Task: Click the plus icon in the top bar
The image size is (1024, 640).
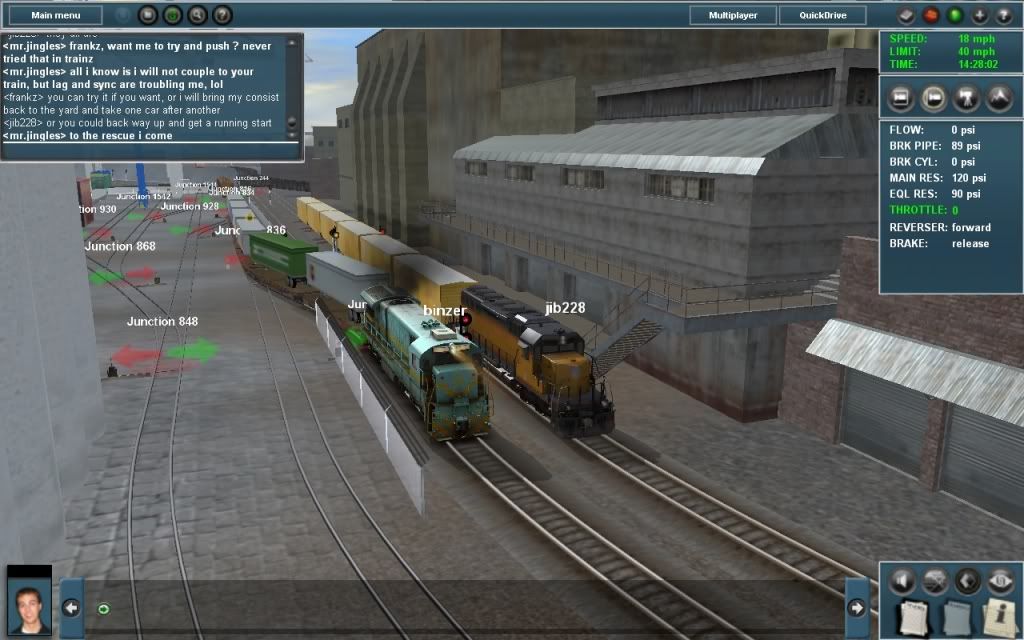Action: (x=979, y=15)
